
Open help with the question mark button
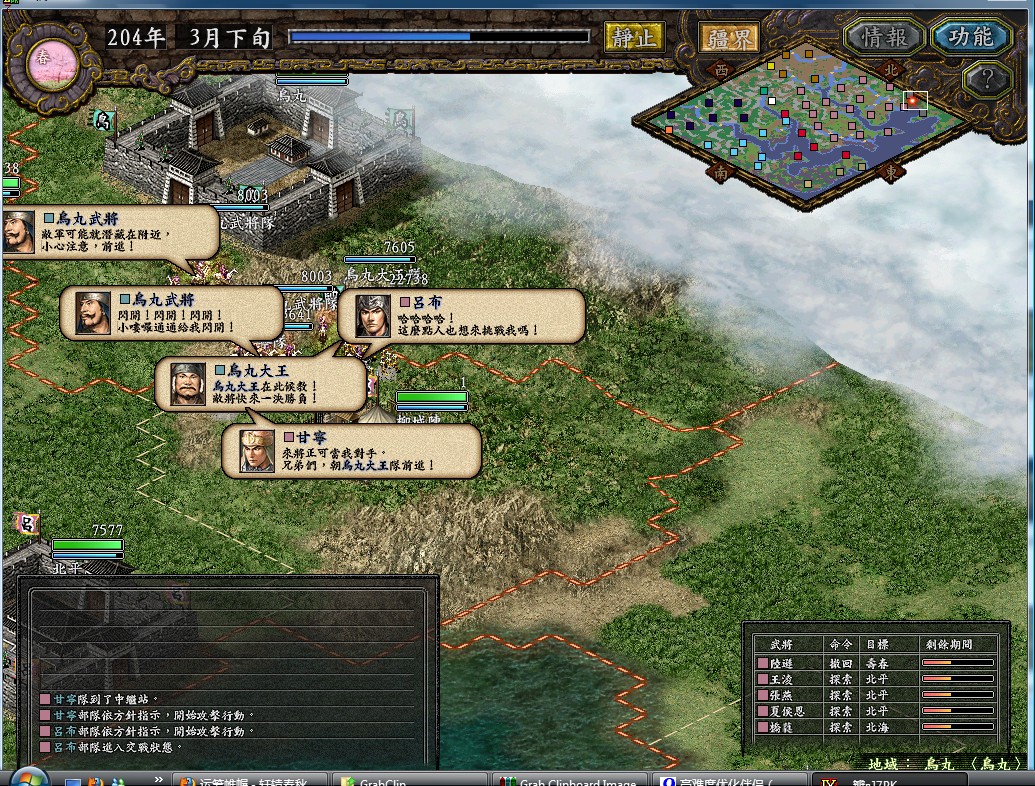tap(987, 80)
